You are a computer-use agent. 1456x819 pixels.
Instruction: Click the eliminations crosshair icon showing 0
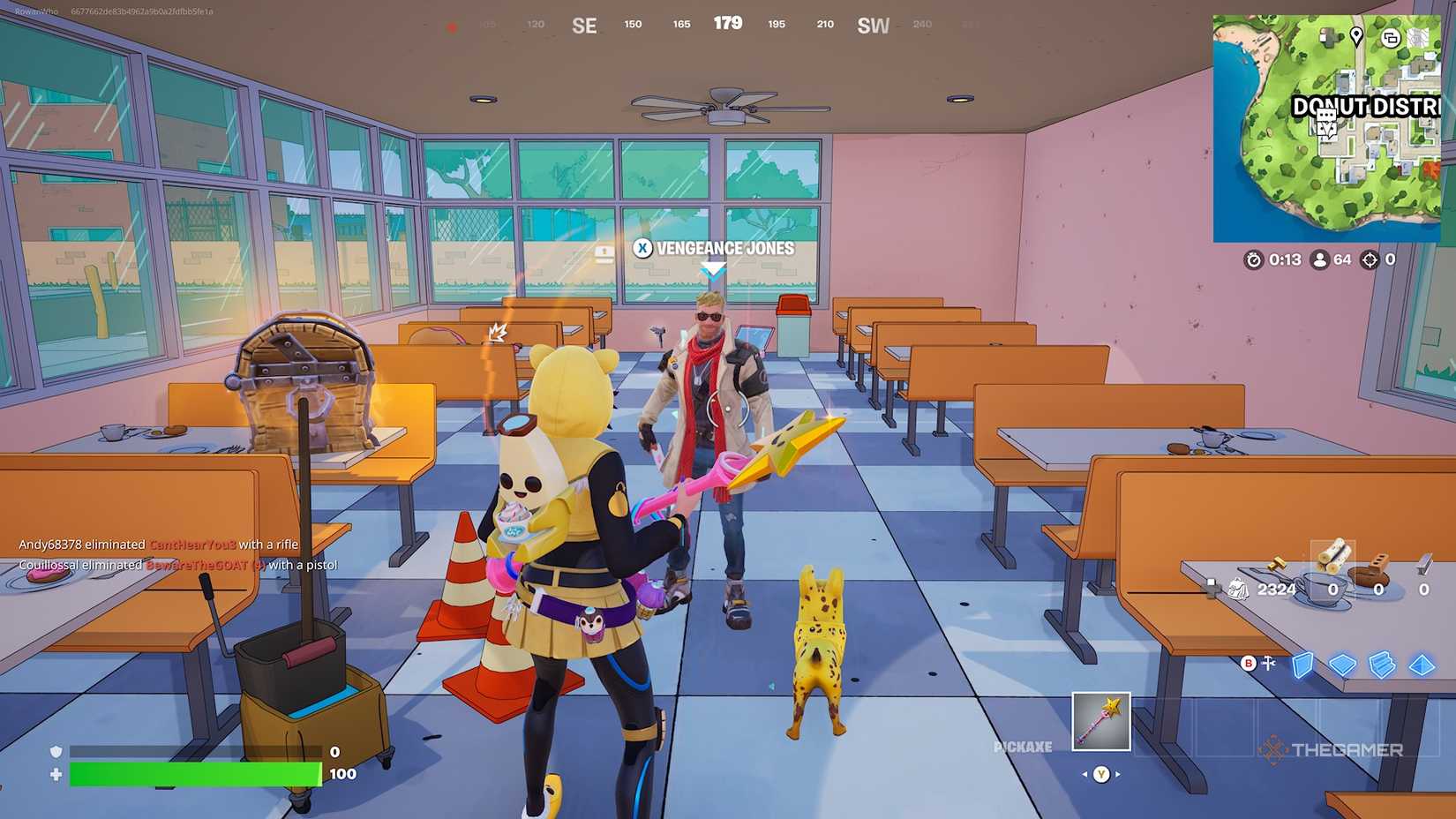[x=1371, y=260]
